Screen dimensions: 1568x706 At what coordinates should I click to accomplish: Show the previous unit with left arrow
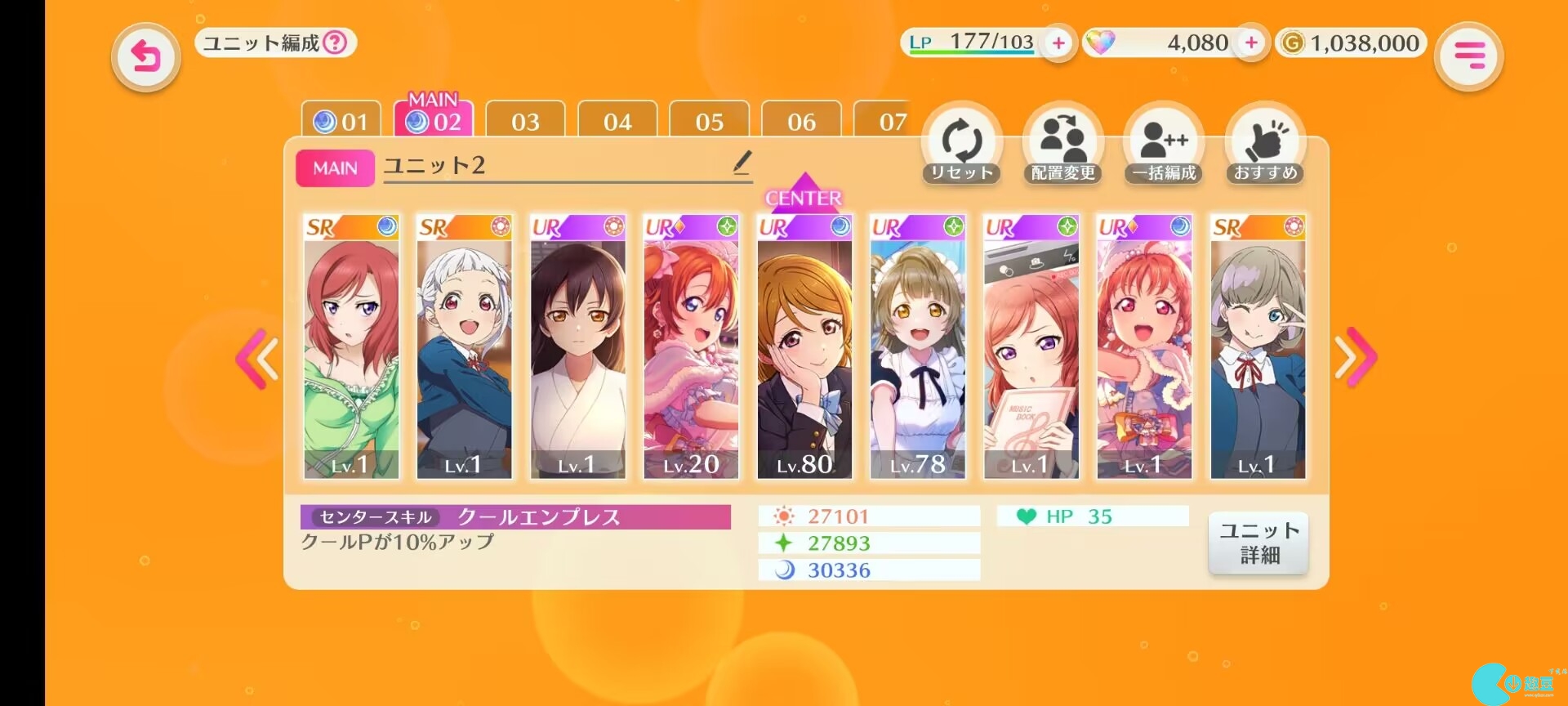(258, 358)
